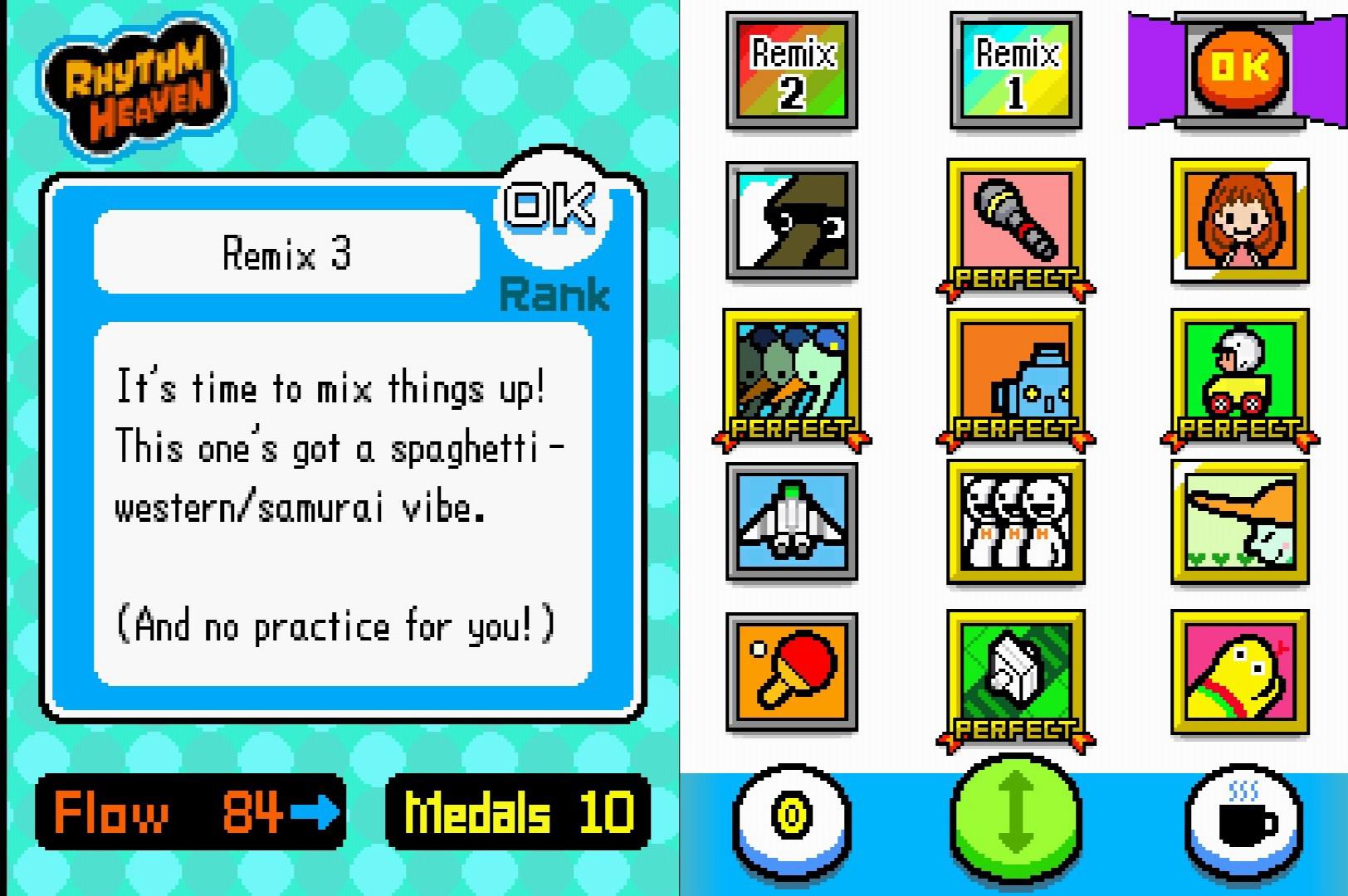1348x896 pixels.
Task: Open the microphone minigame with Perfect ribbon
Action: 1014,220
